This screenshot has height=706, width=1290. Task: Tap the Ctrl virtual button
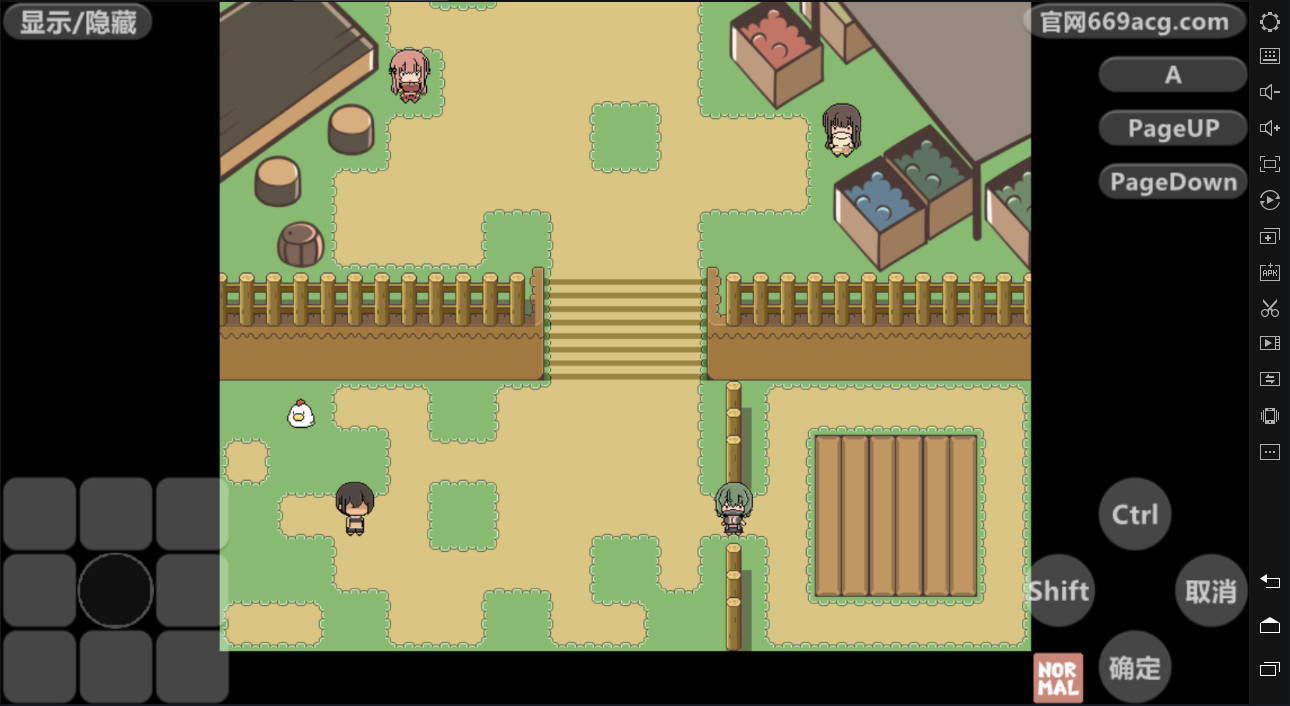coord(1135,514)
